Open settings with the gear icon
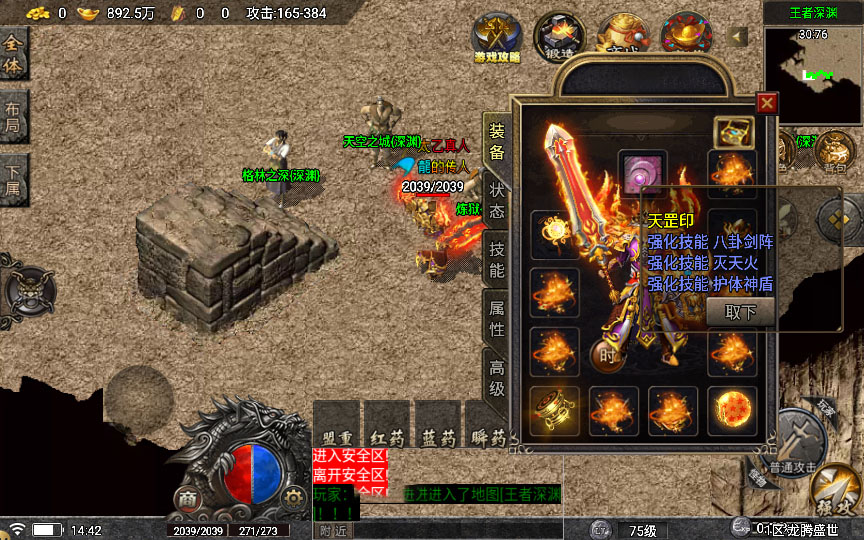This screenshot has width=864, height=540. click(293, 497)
